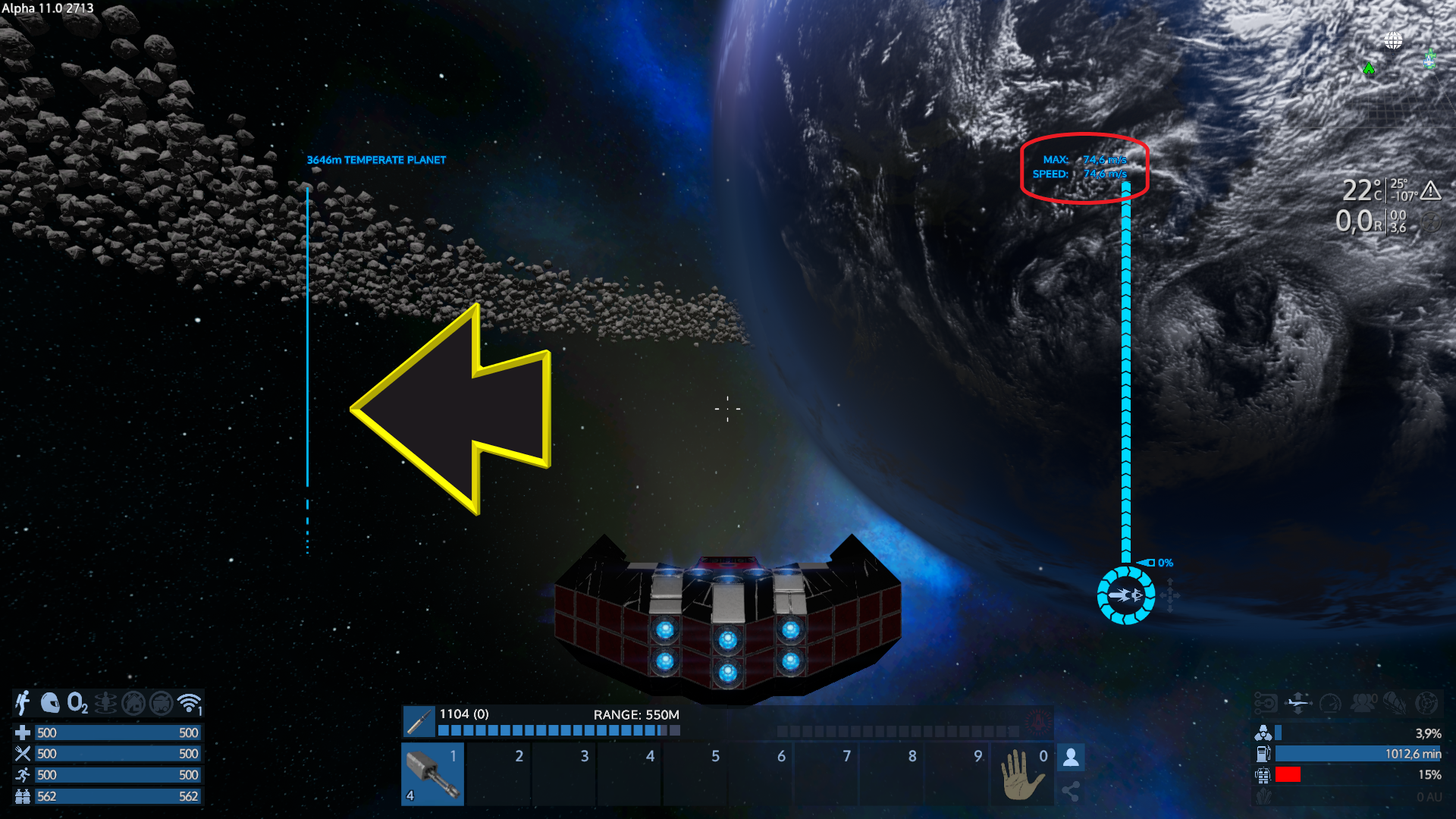Click the globe icon on the radar
Screen dimensions: 1456x819
click(1393, 40)
